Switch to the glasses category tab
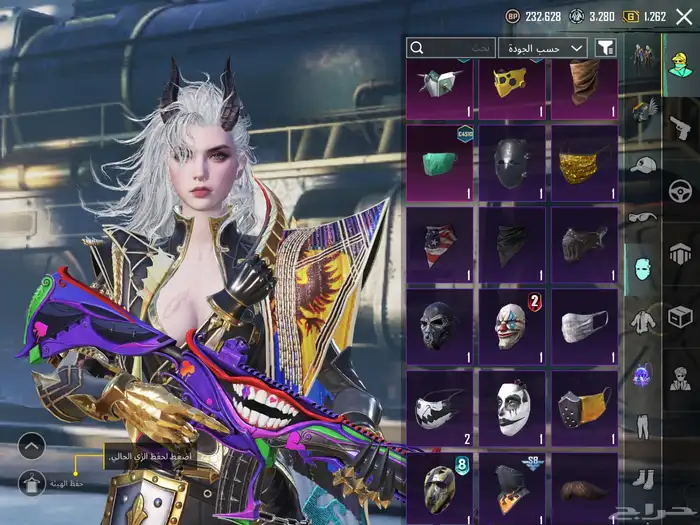 [x=643, y=217]
